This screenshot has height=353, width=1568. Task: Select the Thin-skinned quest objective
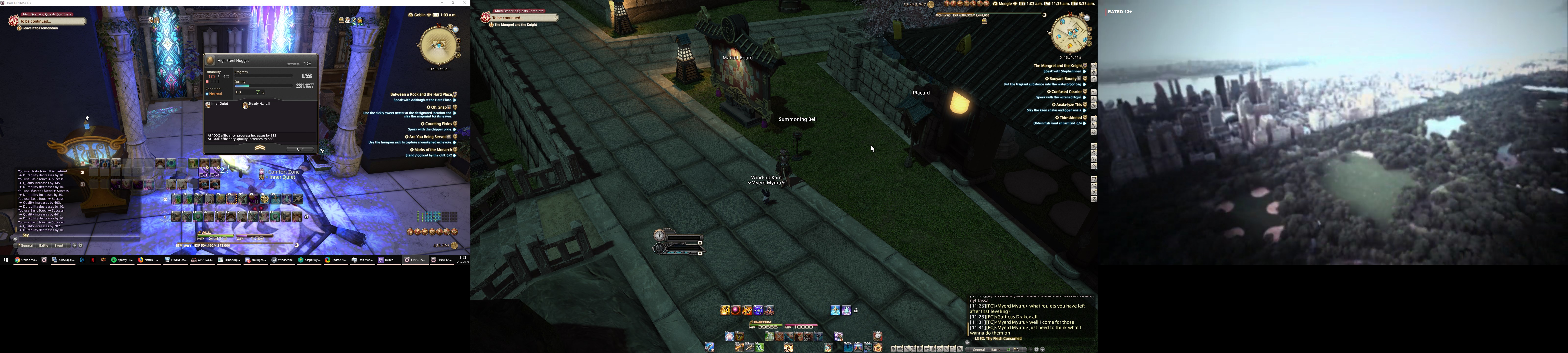(x=1070, y=117)
